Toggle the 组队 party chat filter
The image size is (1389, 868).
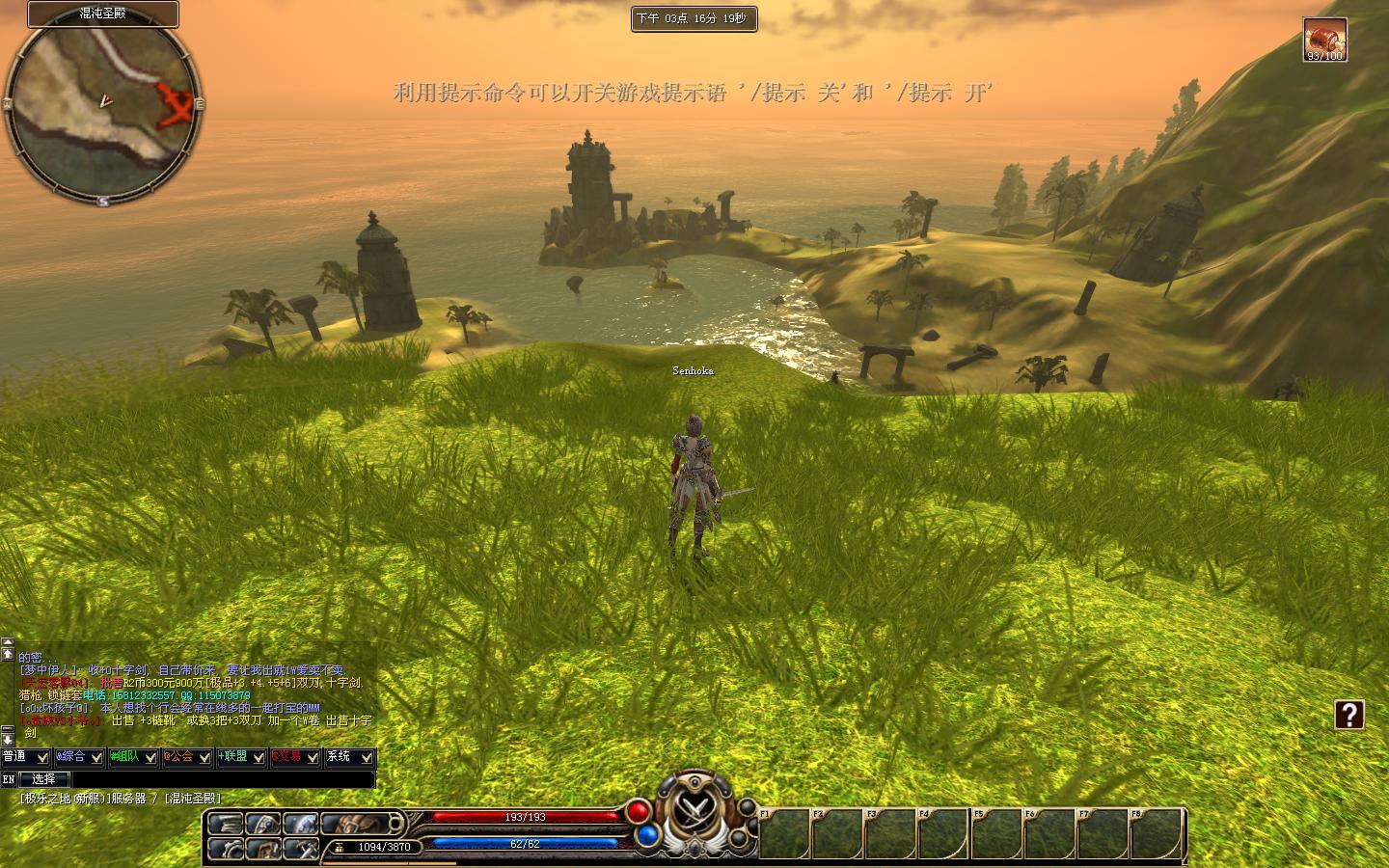pos(132,757)
